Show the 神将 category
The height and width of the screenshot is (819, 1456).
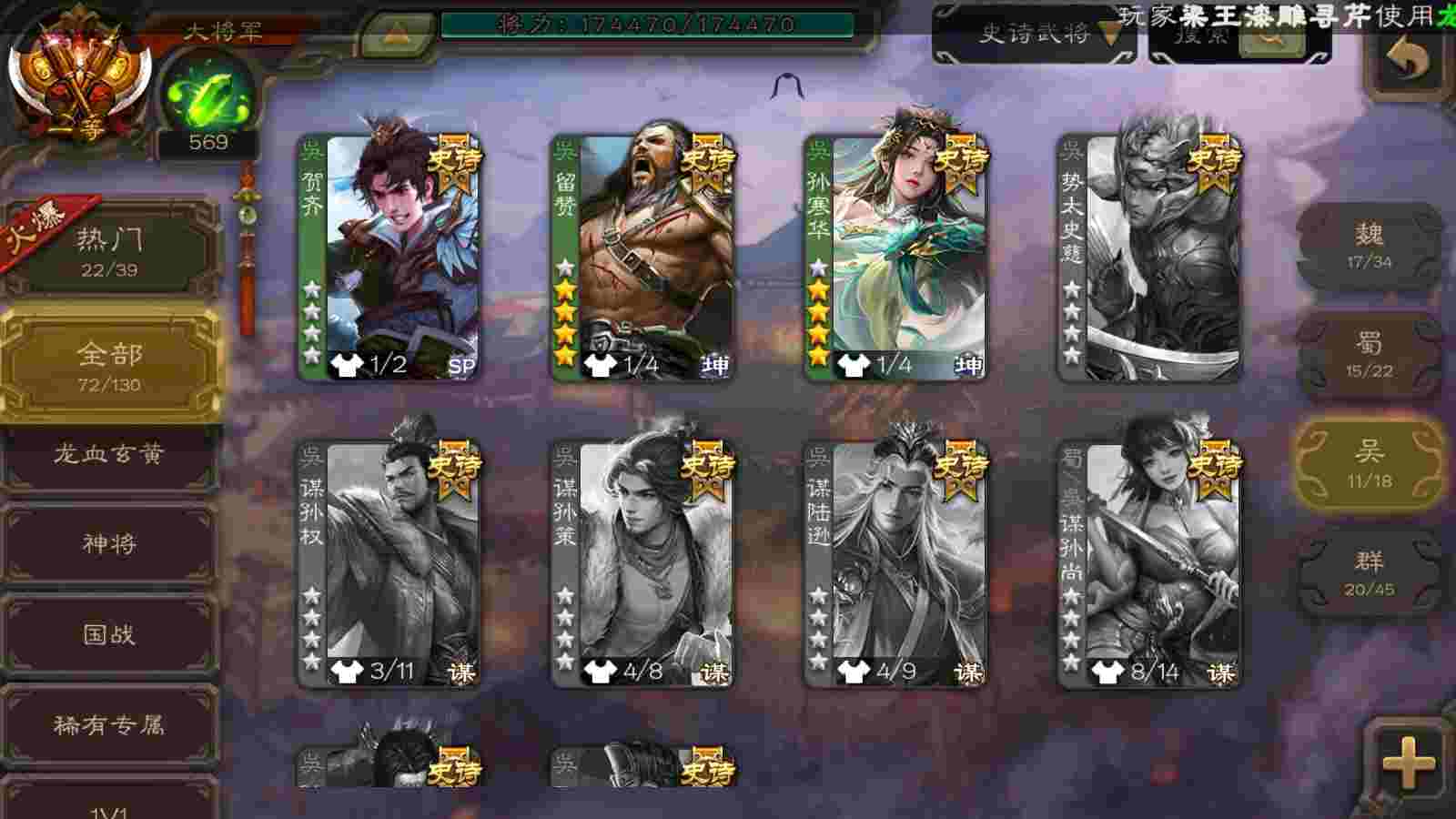coord(110,544)
